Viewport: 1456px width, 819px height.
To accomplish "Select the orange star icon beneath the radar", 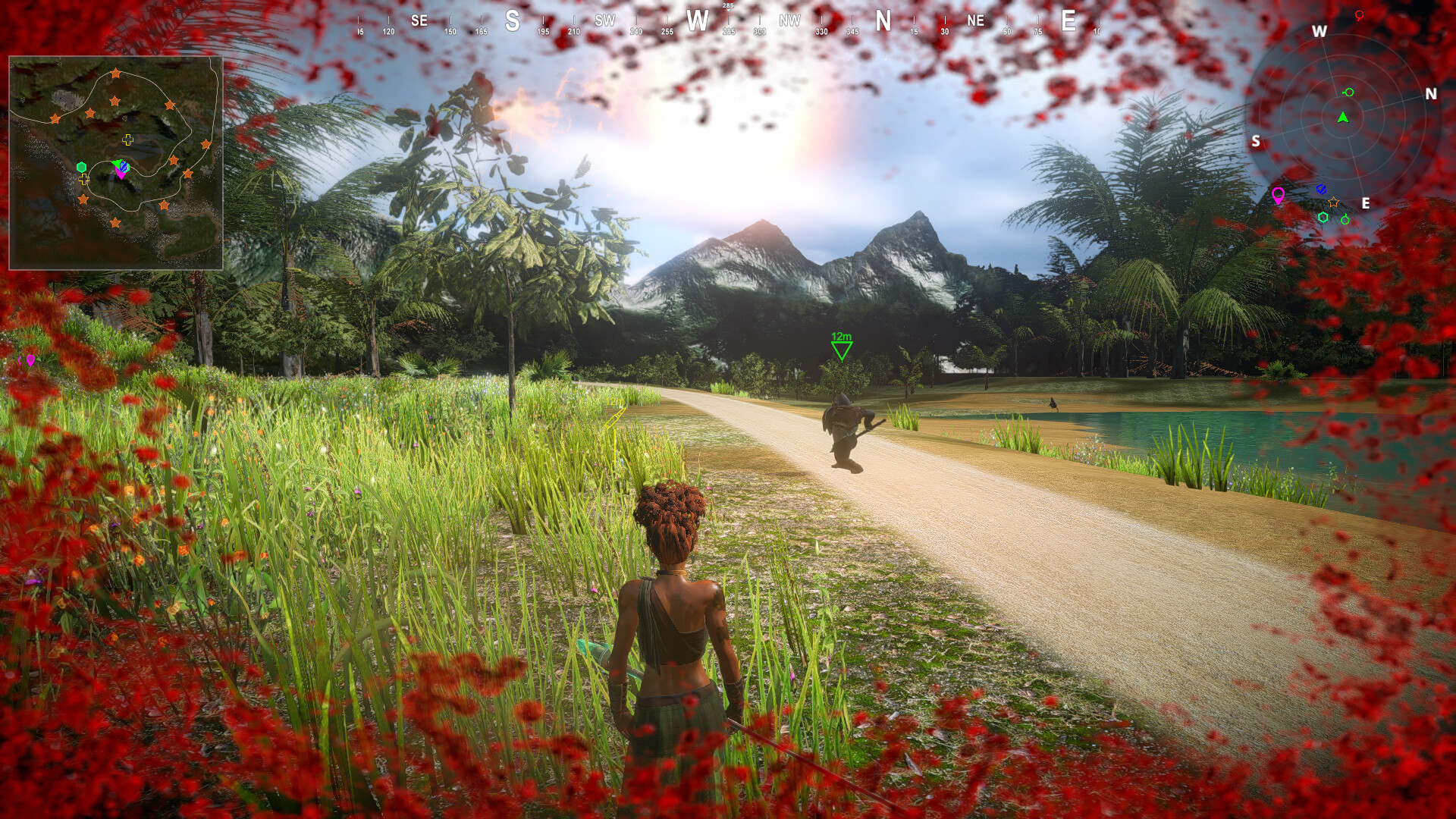I will point(1333,202).
